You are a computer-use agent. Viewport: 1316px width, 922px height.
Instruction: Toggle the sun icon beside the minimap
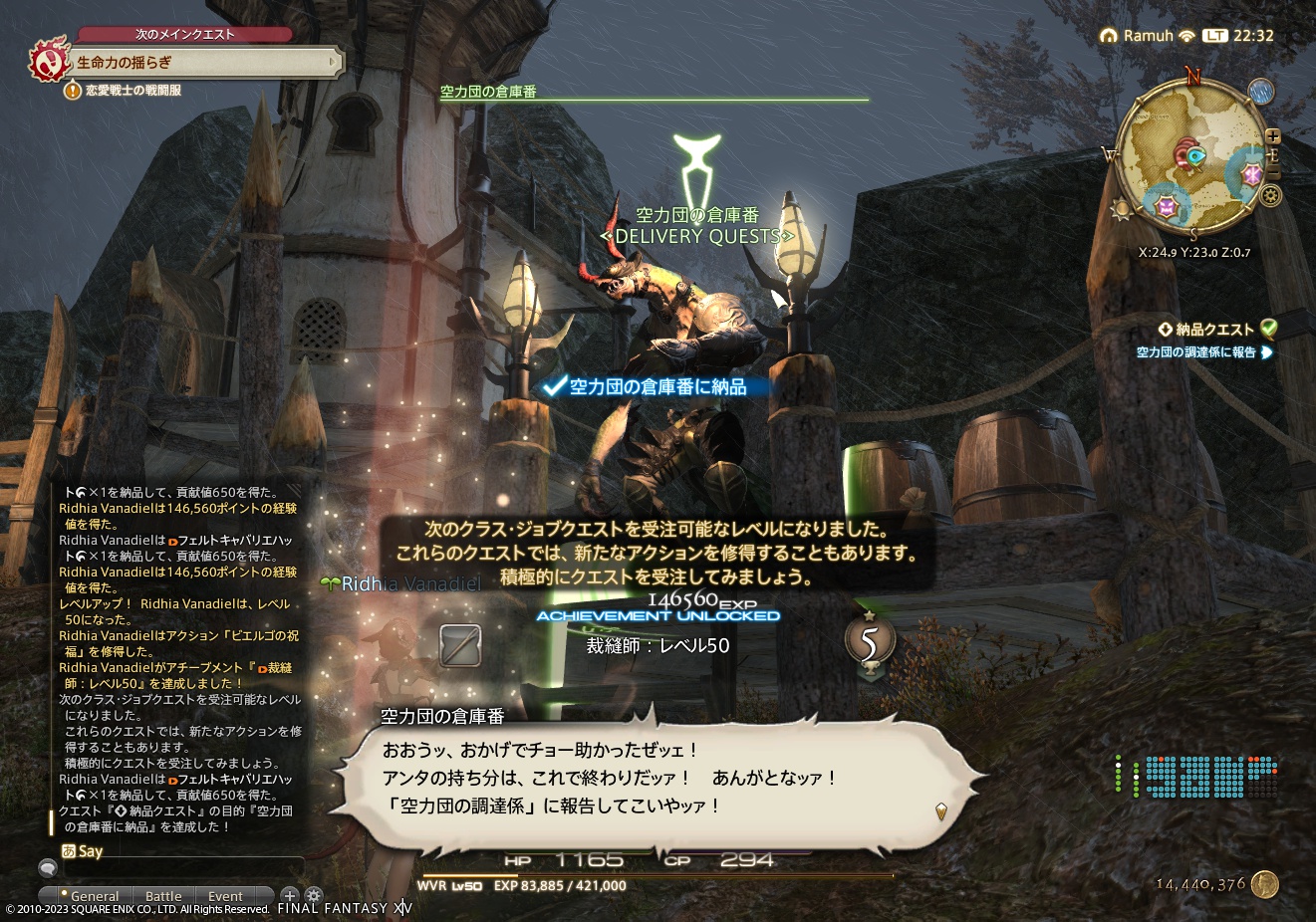click(x=1121, y=209)
